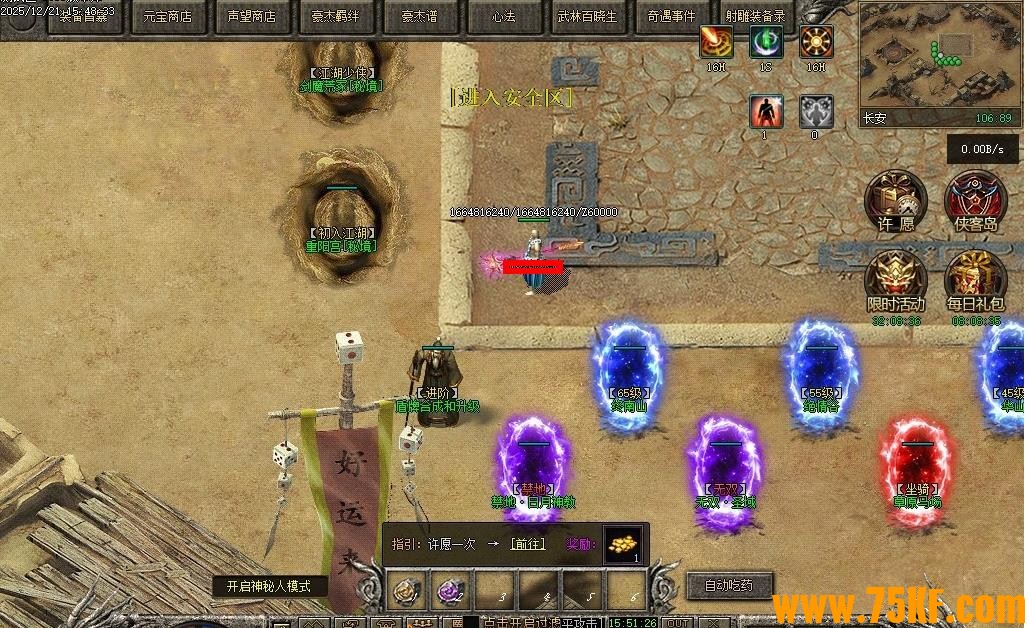Viewport: 1030px width, 628px height.
Task: Open the 奇遇事件 menu
Action: tap(671, 16)
